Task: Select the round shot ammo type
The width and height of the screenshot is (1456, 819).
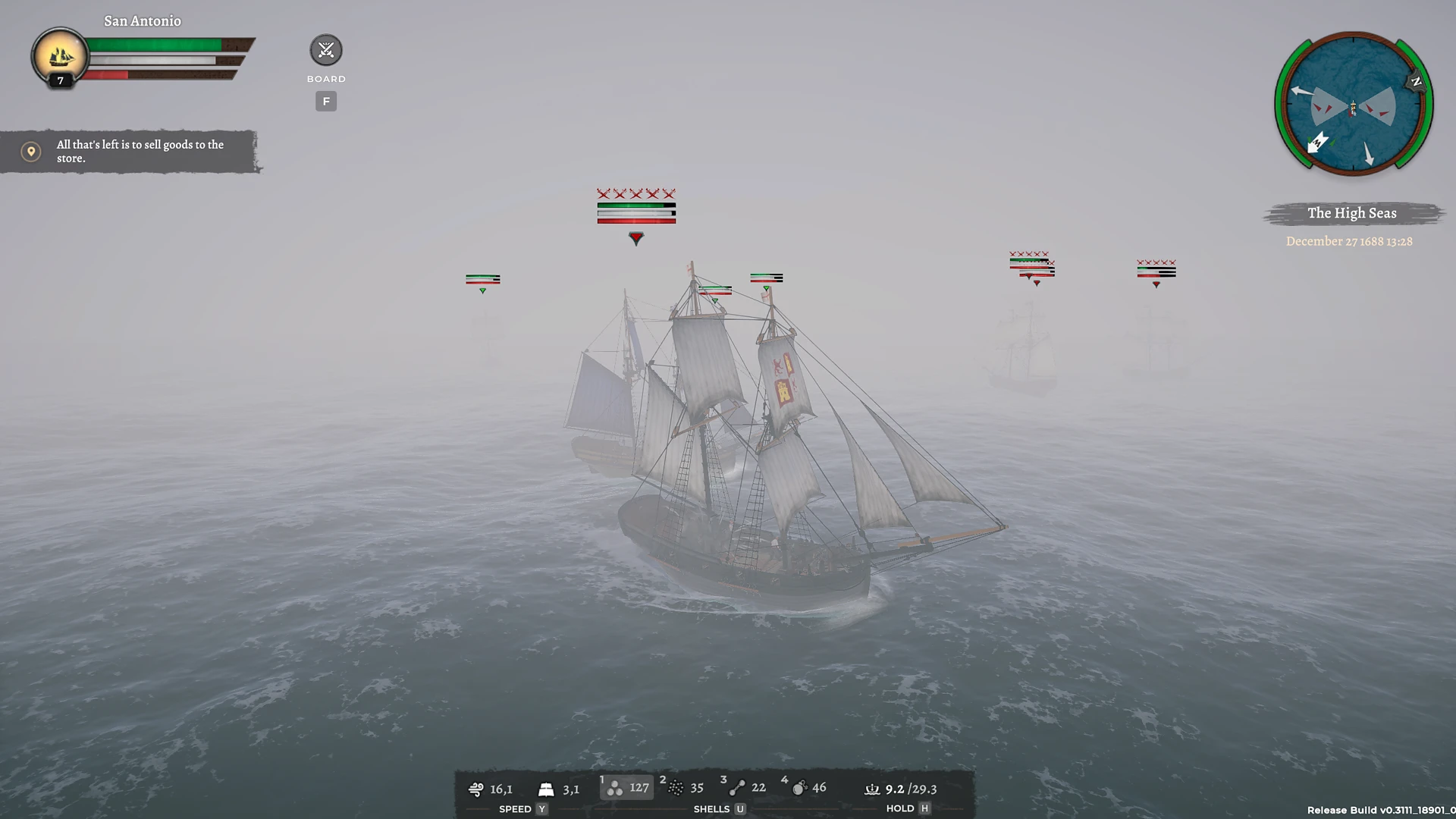Action: coord(626,787)
